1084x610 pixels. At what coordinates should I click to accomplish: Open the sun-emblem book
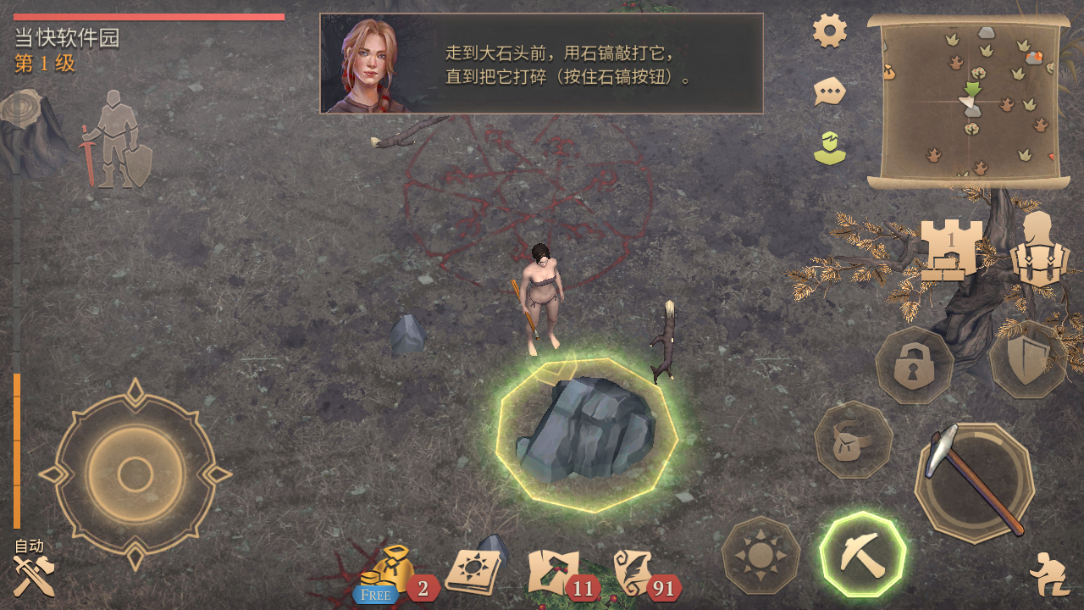[x=471, y=572]
